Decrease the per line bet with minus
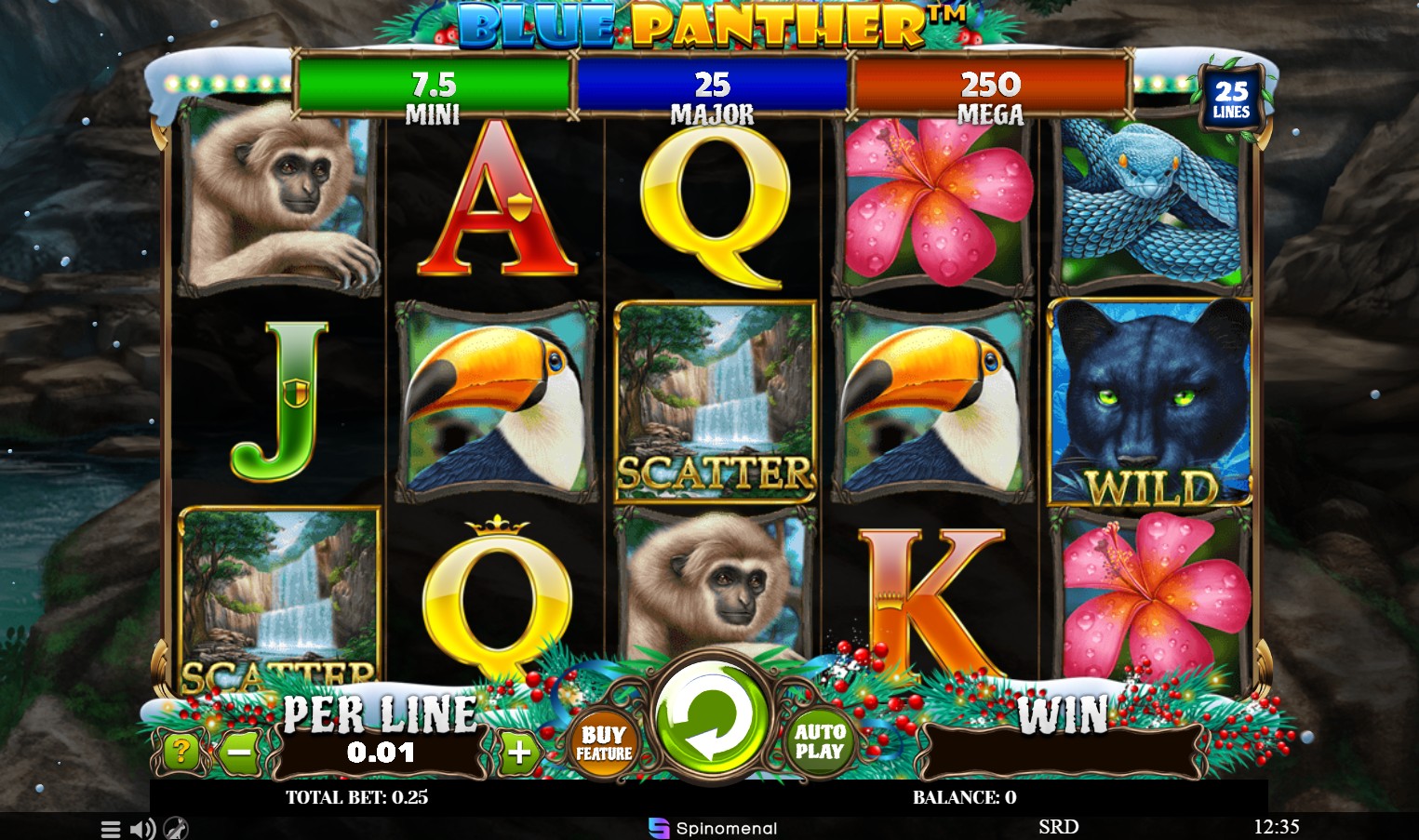 tap(240, 751)
